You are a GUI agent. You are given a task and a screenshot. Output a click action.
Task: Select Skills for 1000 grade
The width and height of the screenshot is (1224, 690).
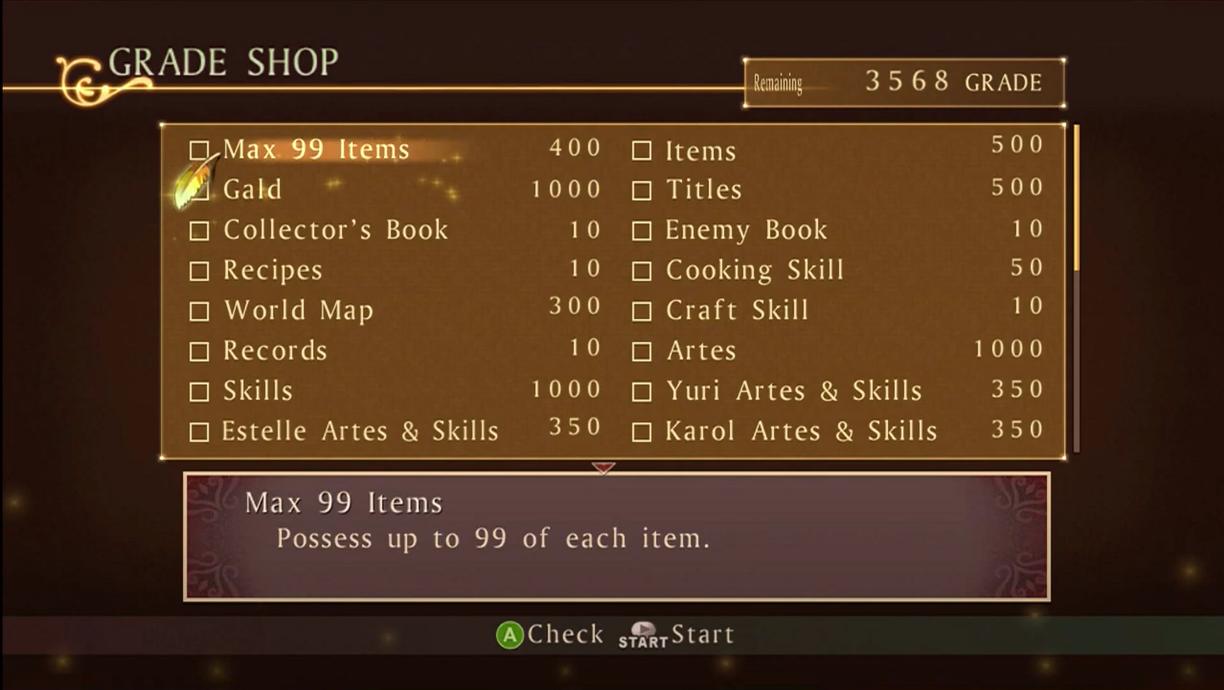pos(200,392)
